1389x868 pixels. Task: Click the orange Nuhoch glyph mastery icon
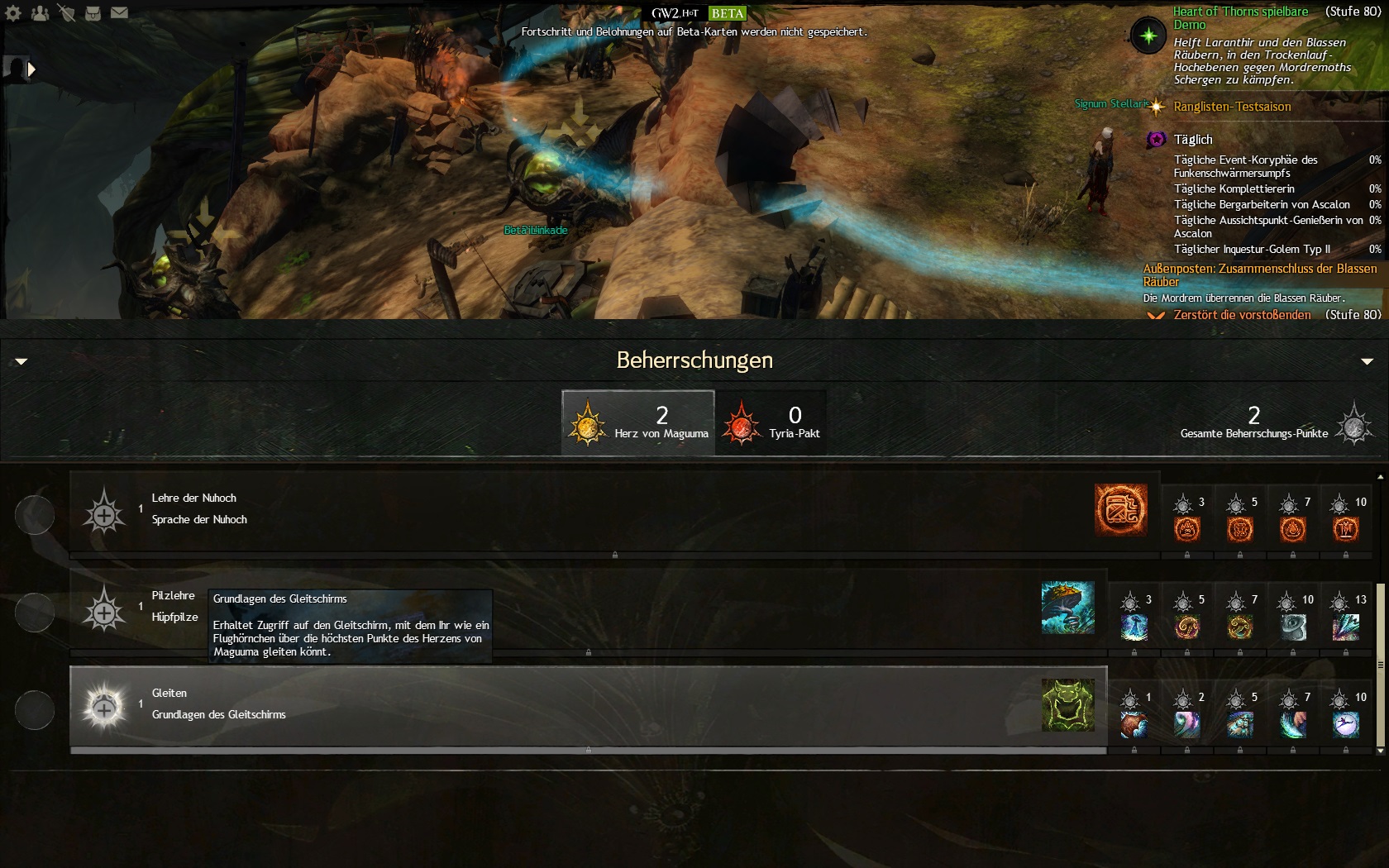tap(1120, 510)
